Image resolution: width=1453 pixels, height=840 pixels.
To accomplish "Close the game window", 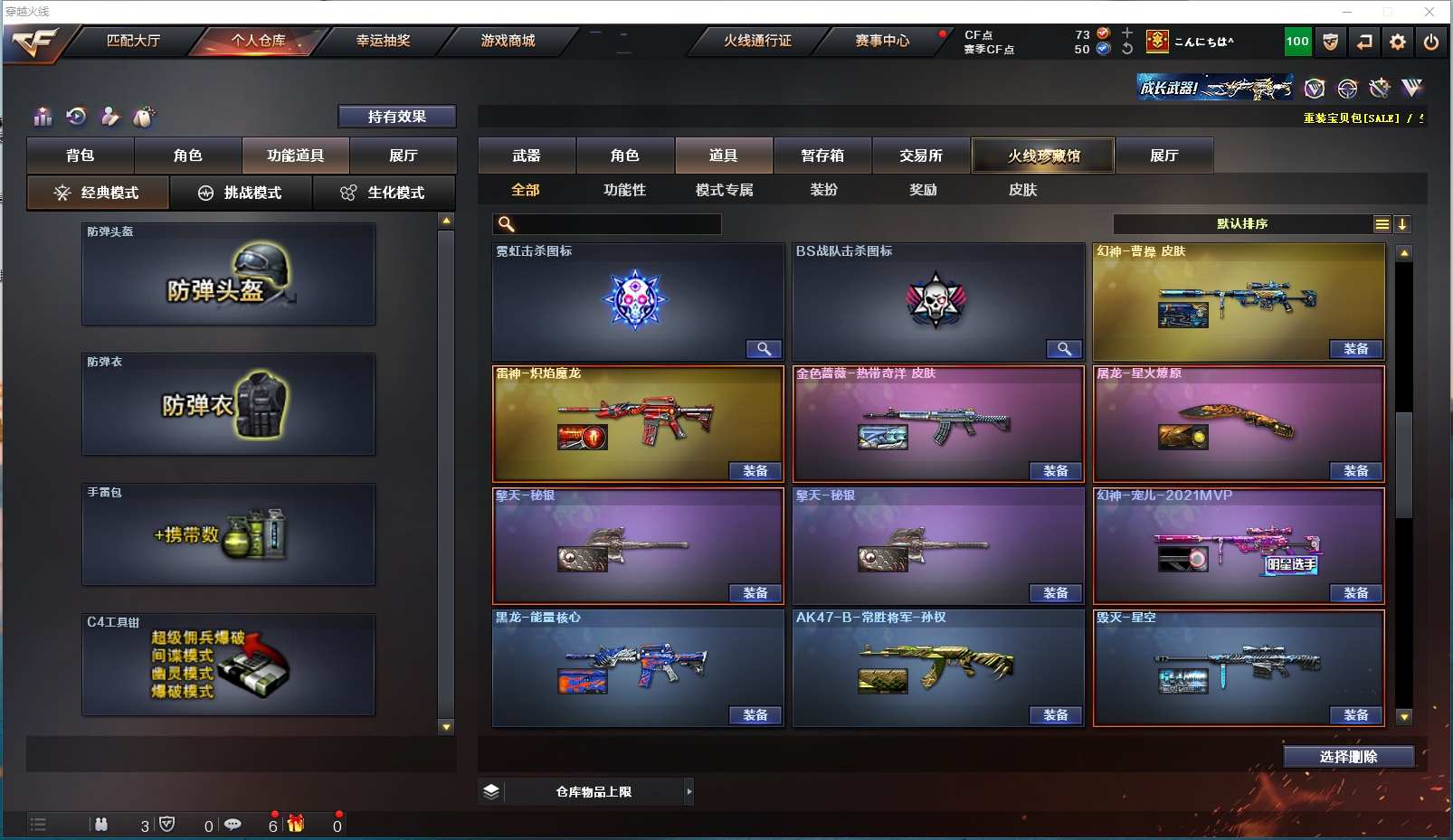I will coord(1429,12).
